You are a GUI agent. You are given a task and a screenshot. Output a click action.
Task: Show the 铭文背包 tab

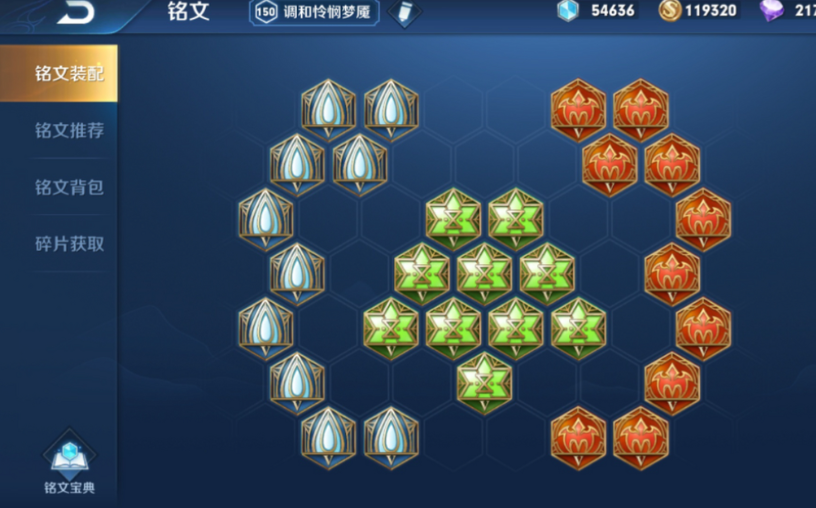click(68, 187)
